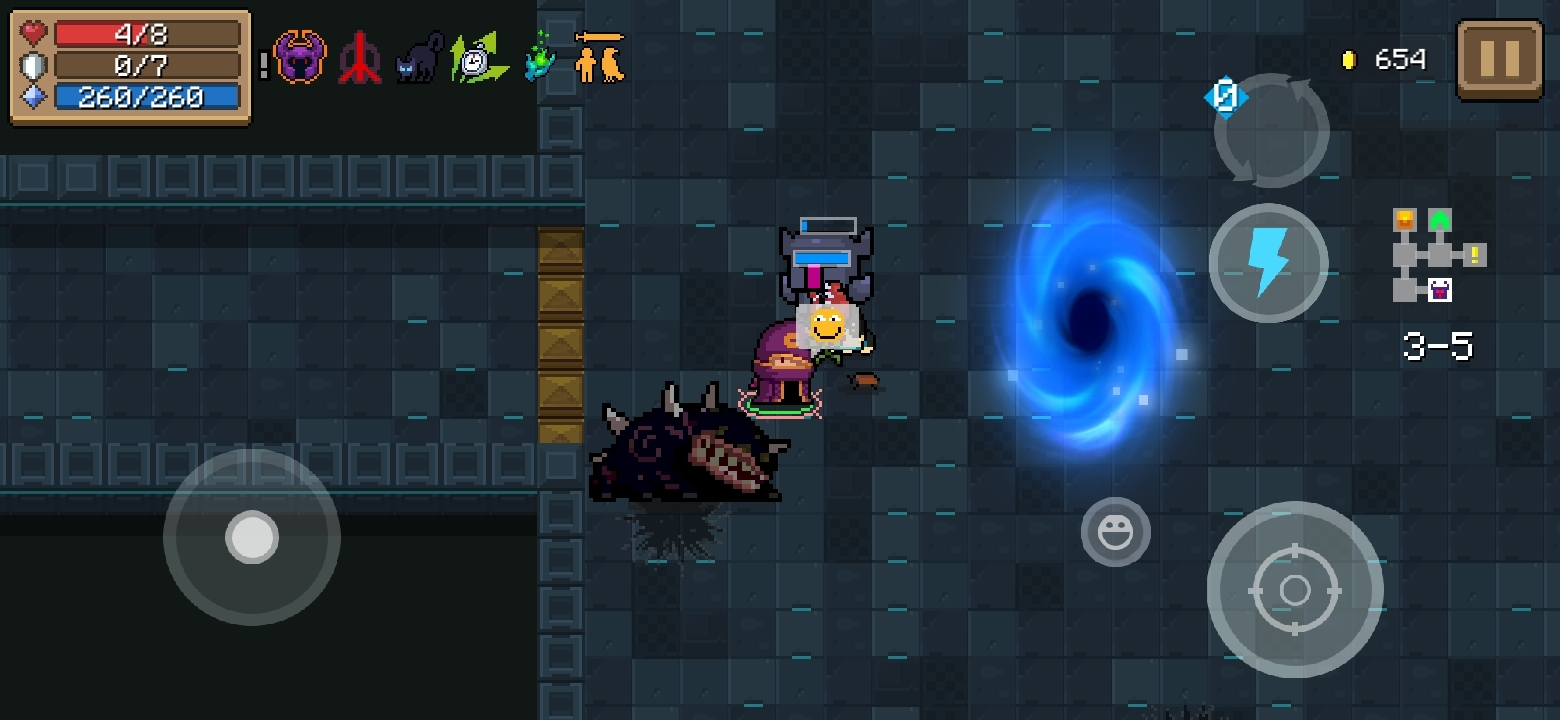
Task: Select the green flame potion buff icon
Action: [540, 58]
